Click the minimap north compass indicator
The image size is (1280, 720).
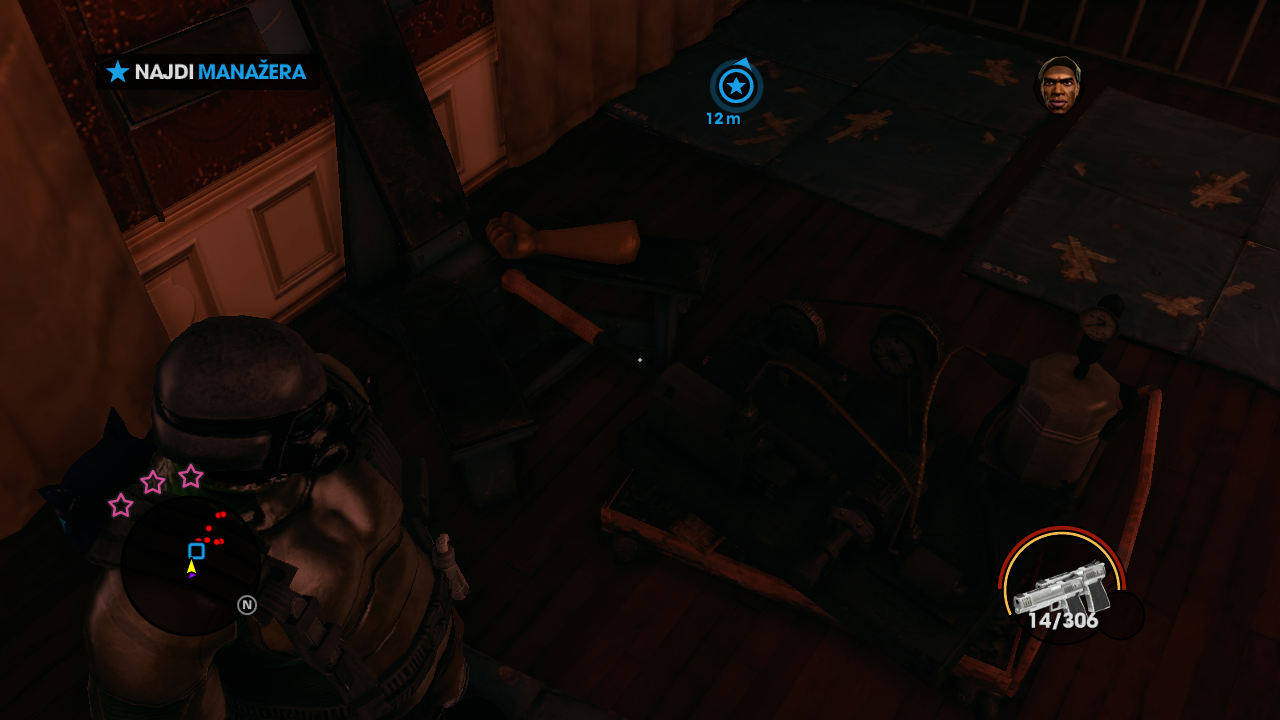point(247,605)
